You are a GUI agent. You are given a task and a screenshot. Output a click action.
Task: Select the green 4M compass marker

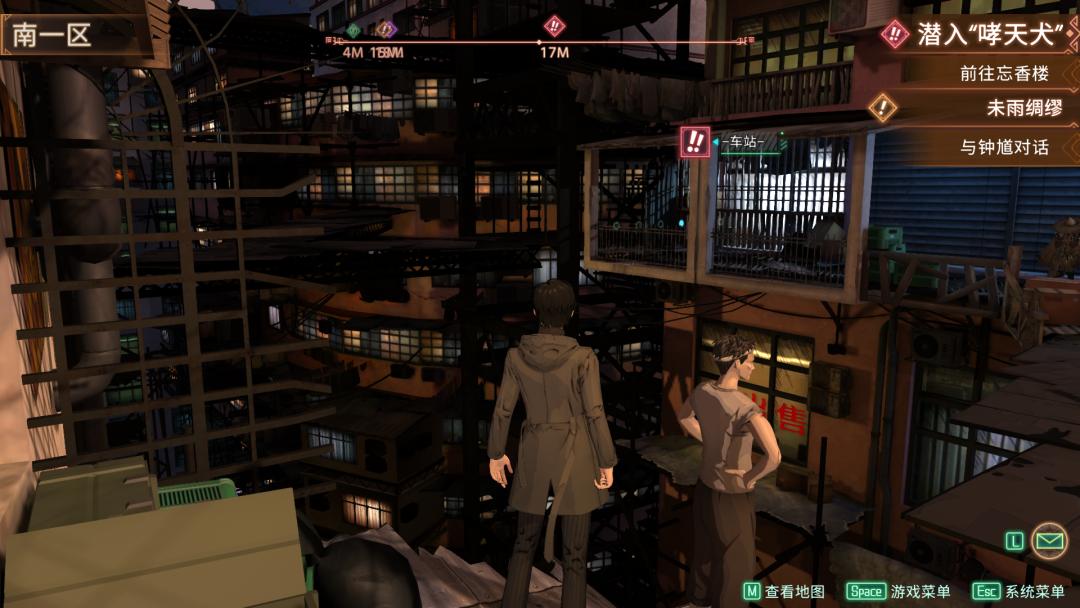coord(352,31)
